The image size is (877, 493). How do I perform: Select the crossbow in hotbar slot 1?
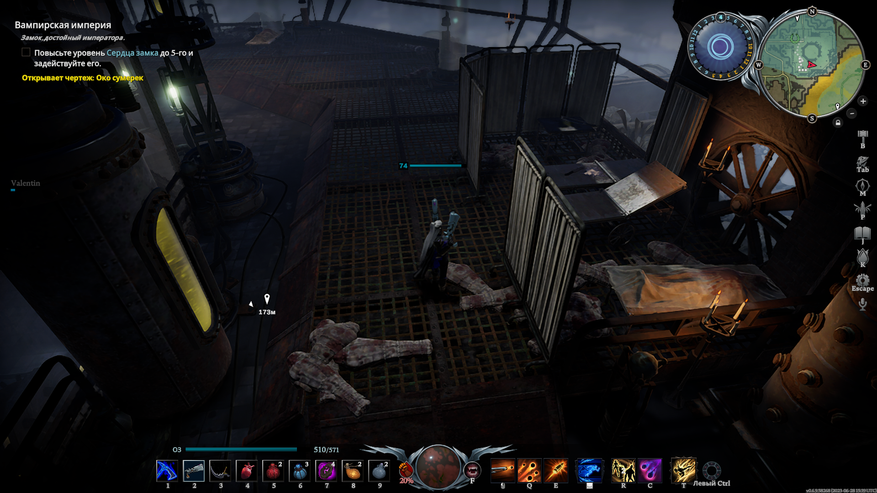coord(167,469)
